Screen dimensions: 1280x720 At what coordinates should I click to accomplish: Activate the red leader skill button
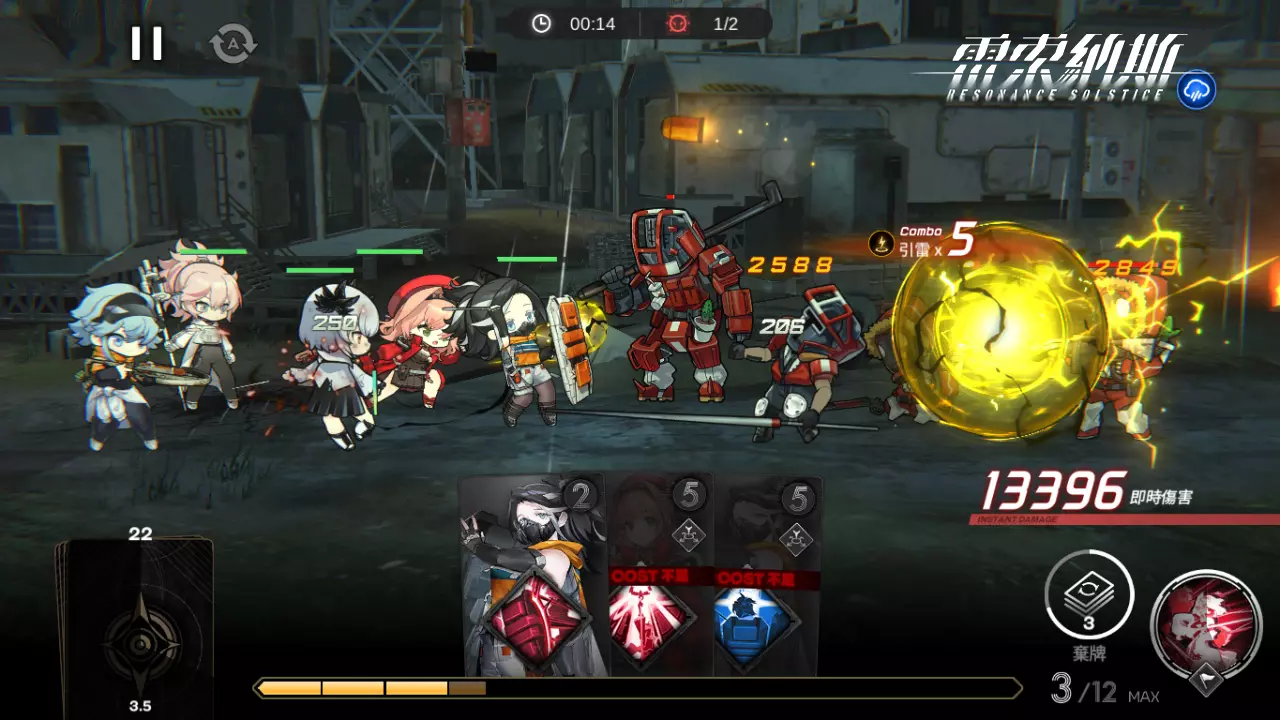click(1205, 620)
